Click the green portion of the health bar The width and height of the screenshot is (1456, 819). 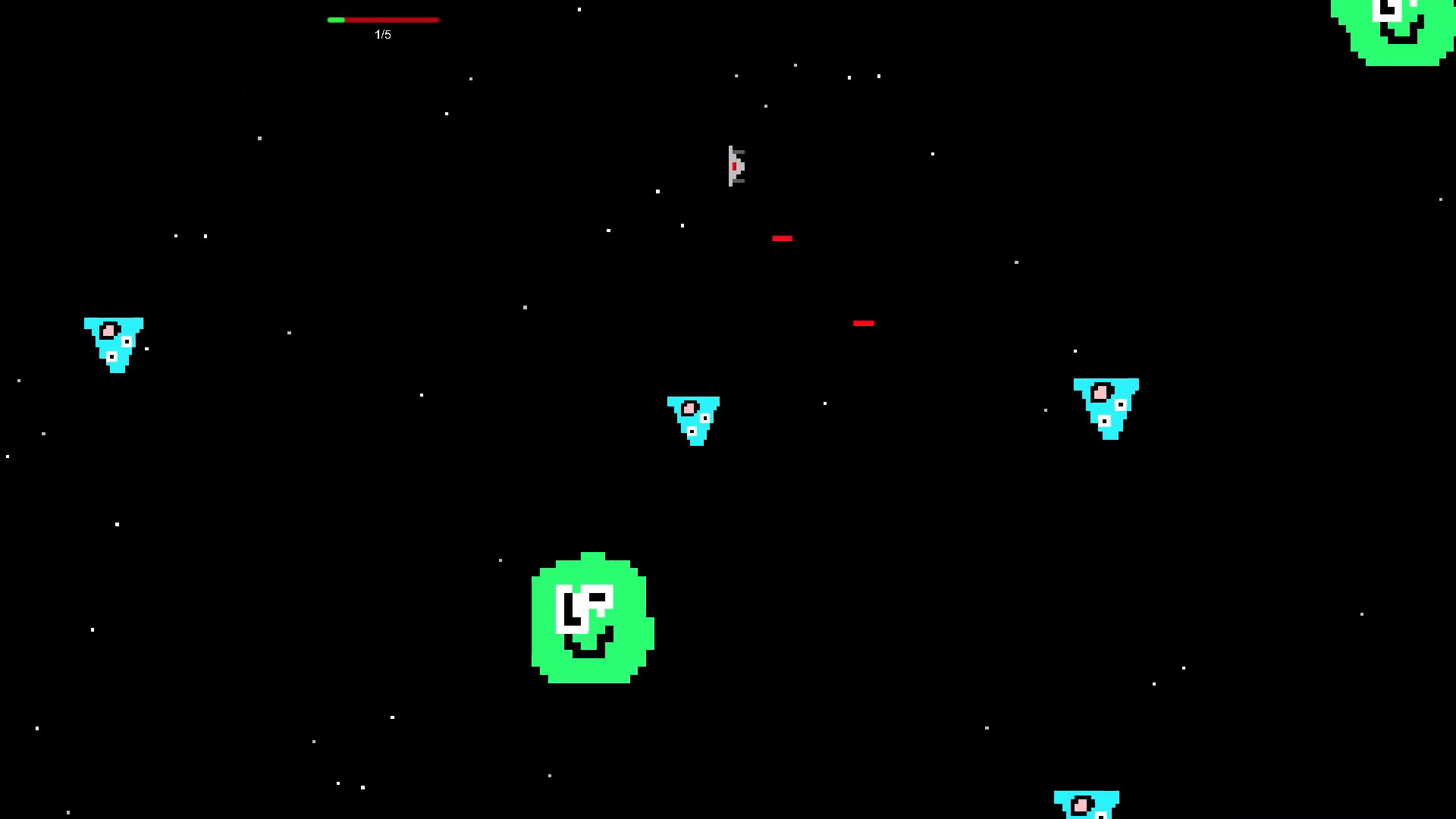pos(335,20)
